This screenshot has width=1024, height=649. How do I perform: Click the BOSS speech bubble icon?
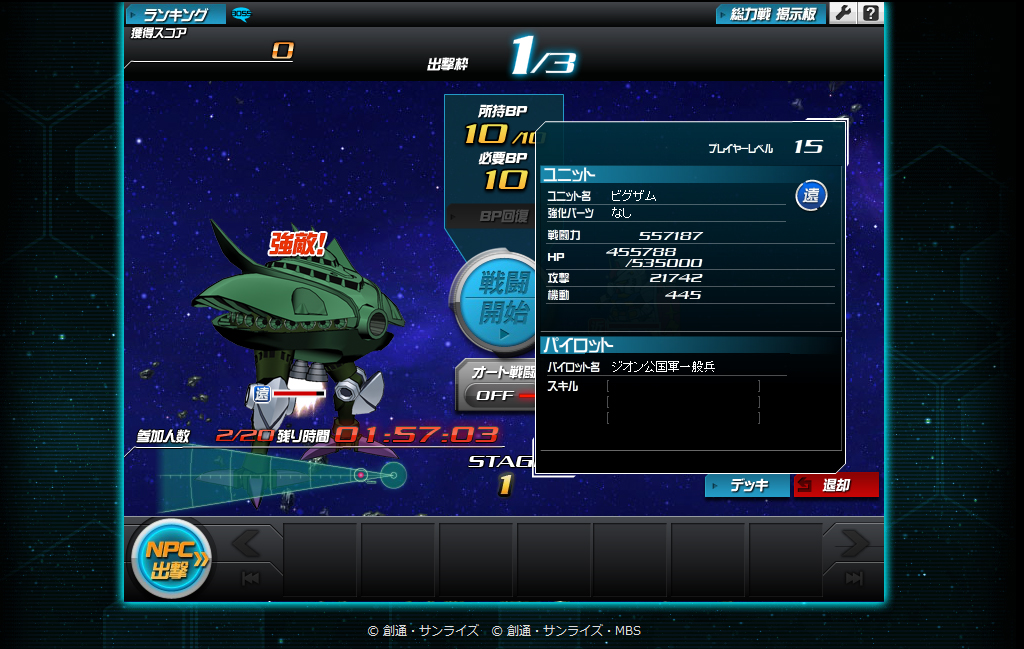pyautogui.click(x=241, y=14)
